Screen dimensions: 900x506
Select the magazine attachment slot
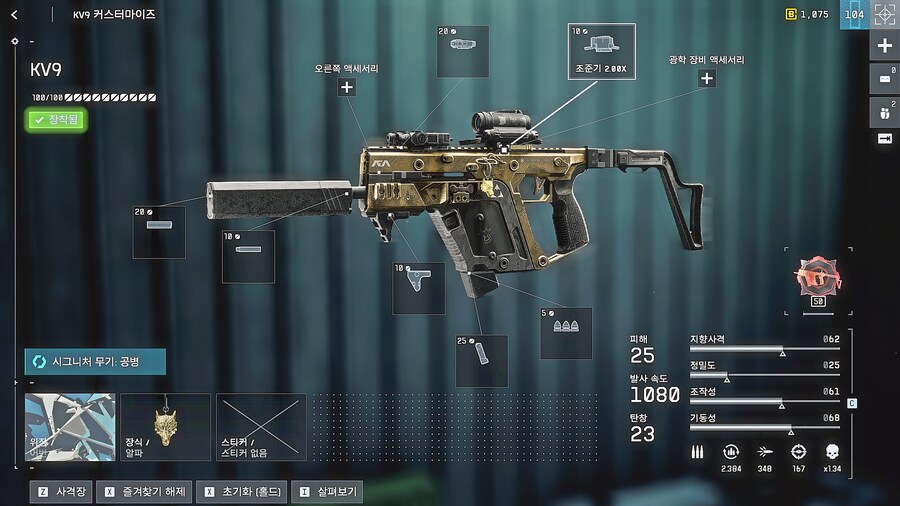481,360
